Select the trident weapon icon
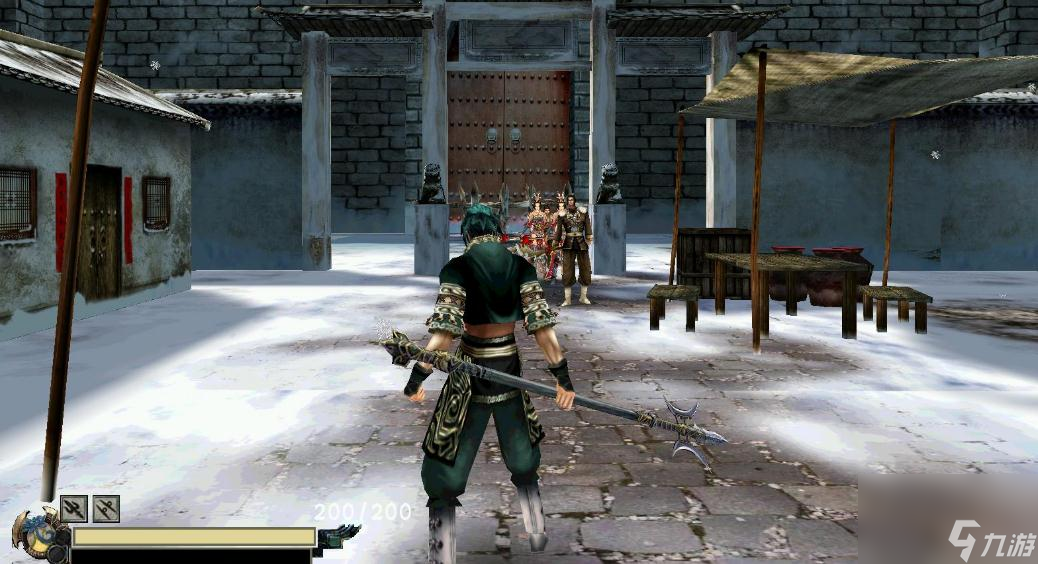1038x564 pixels. (74, 509)
